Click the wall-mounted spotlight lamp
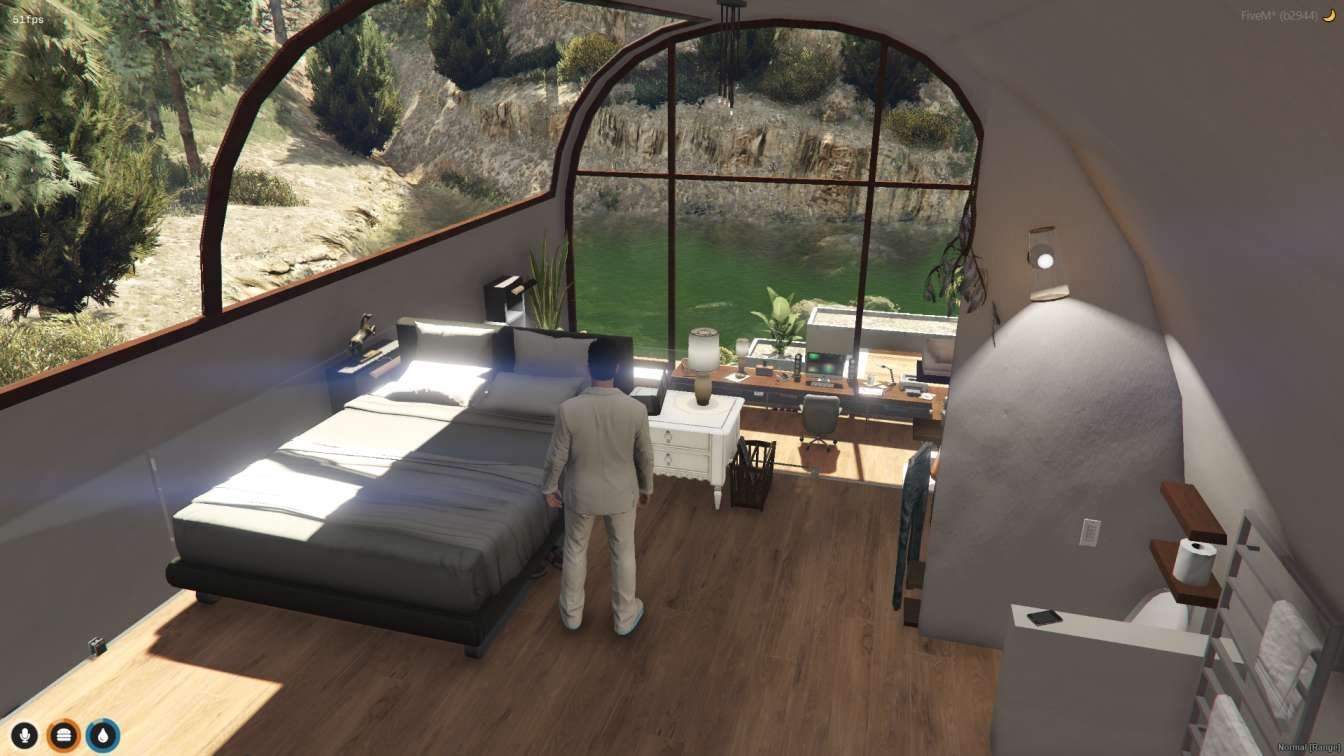This screenshot has height=756, width=1344. (1046, 261)
